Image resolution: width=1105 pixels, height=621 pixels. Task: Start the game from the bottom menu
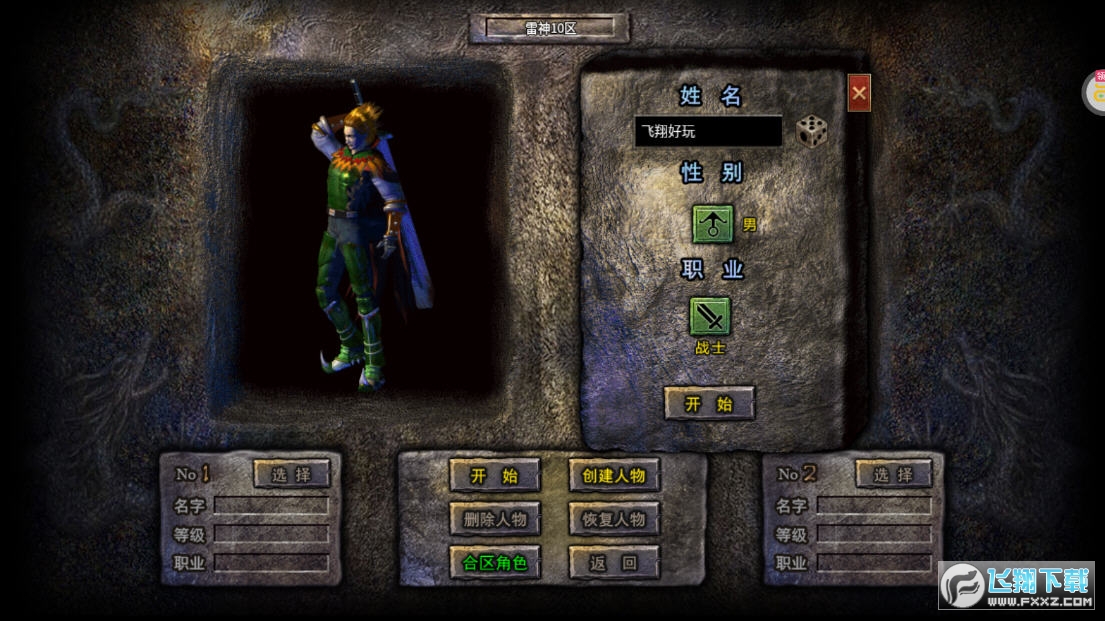tap(495, 476)
